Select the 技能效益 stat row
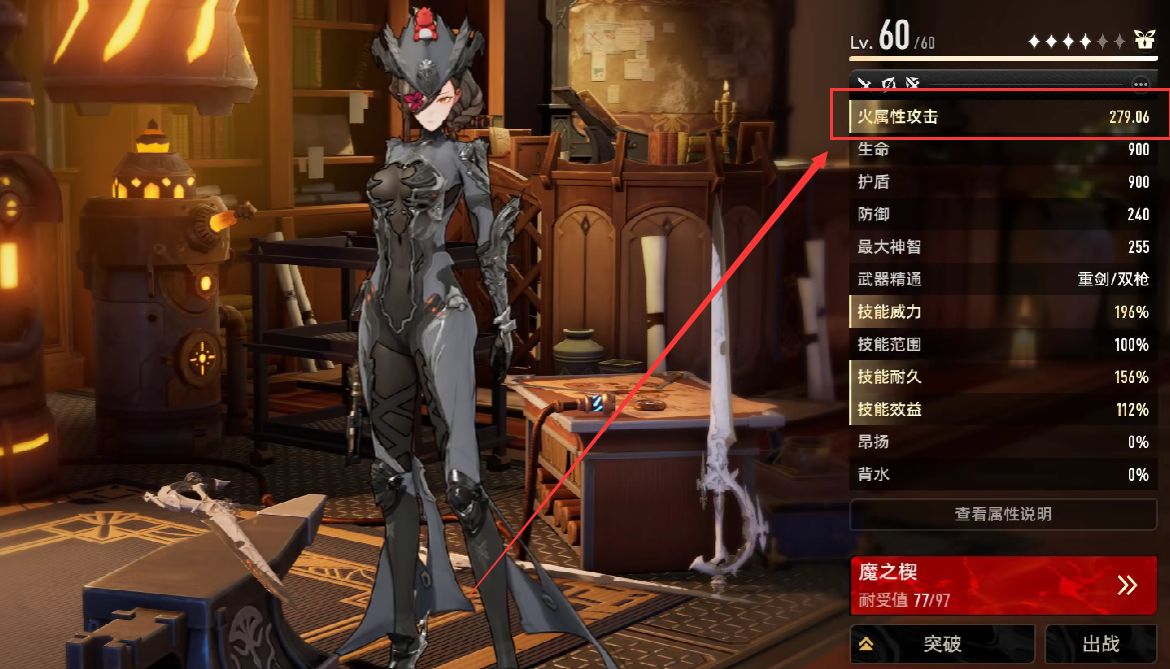The height and width of the screenshot is (669, 1170). (1002, 410)
